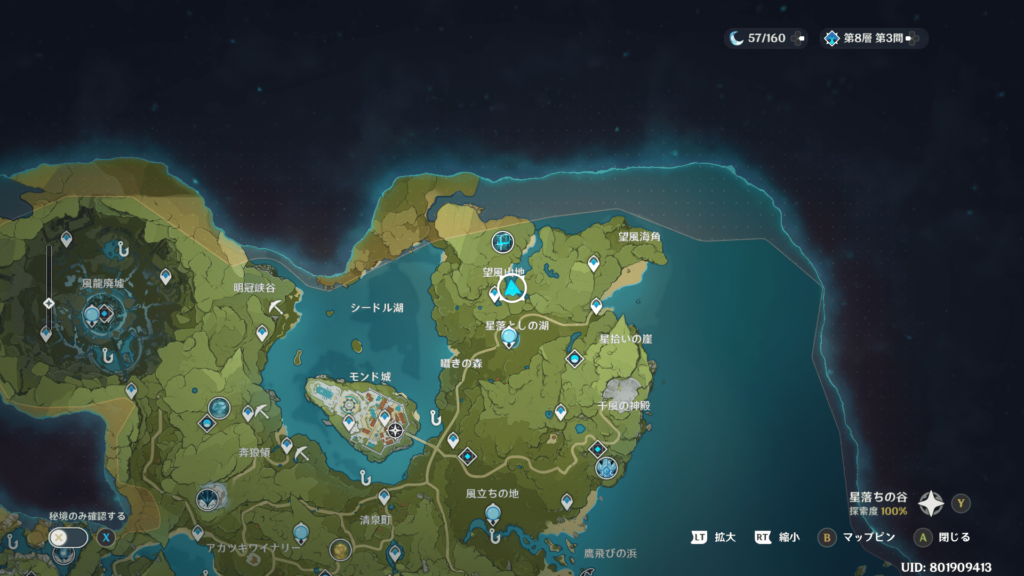
Task: Select the Statue of the Seven at 星落としの湖
Action: [510, 339]
